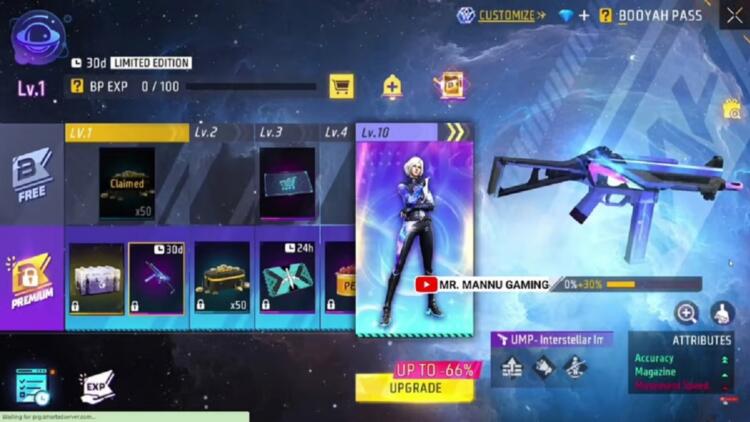Open the EXP icon
This screenshot has width=750, height=422.
tap(97, 385)
